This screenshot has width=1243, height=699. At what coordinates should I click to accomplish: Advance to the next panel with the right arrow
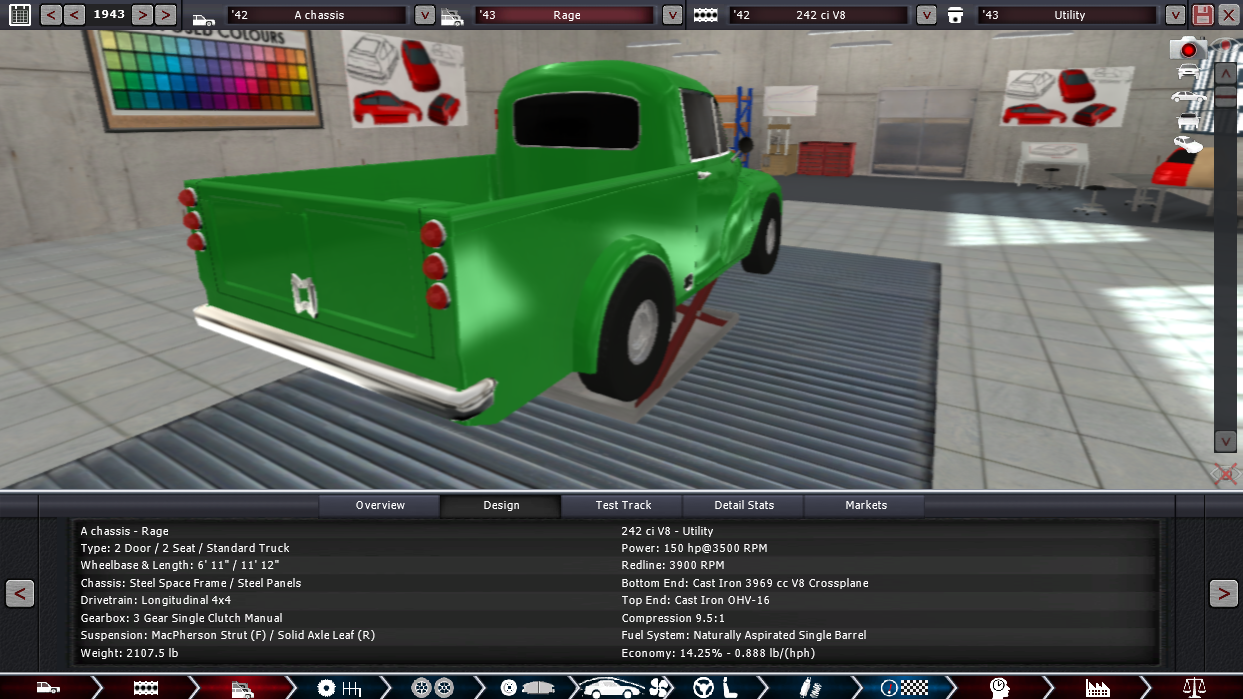click(x=1223, y=593)
